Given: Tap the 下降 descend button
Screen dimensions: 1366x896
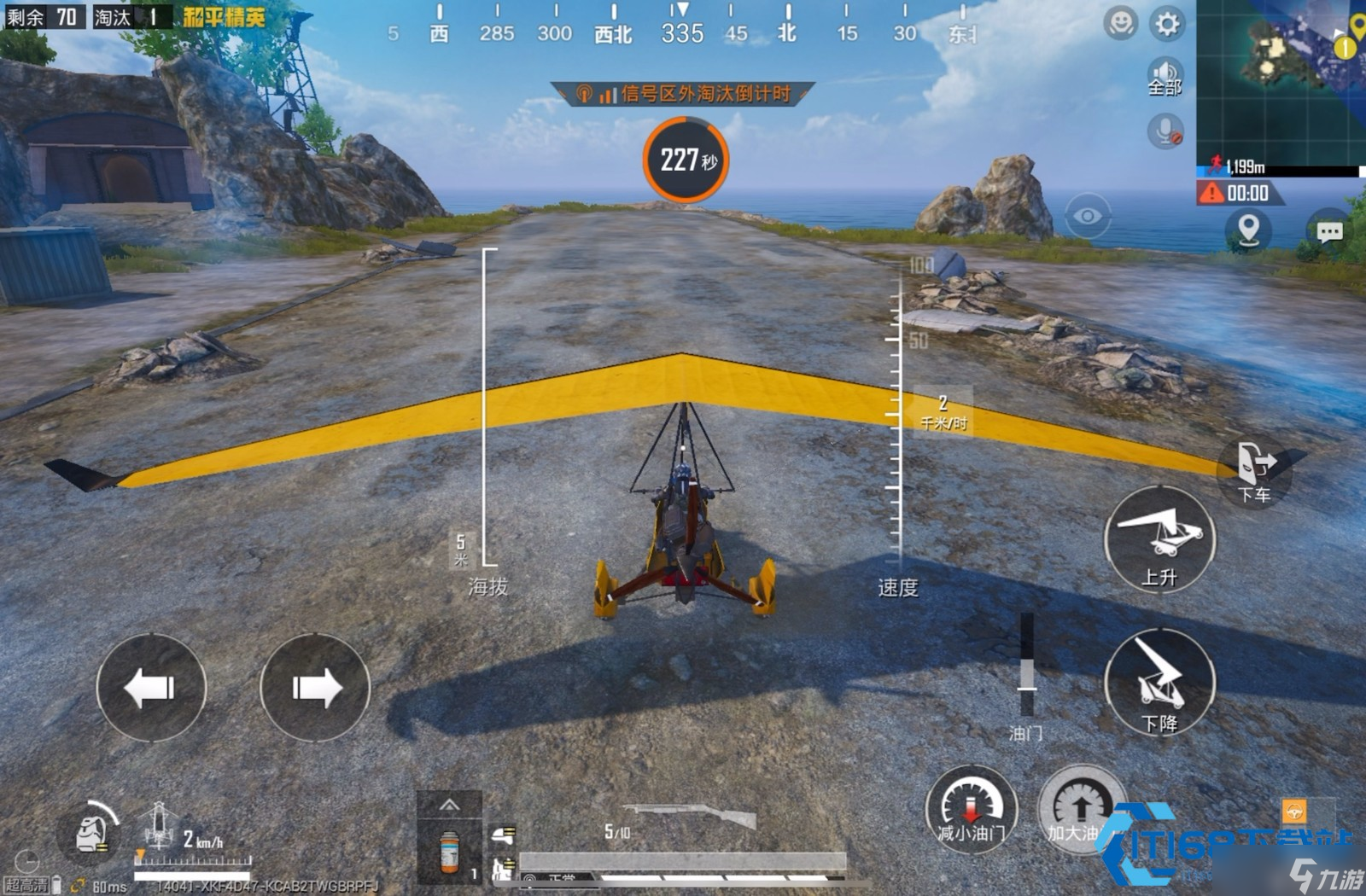Looking at the screenshot, I should coord(1159,684).
